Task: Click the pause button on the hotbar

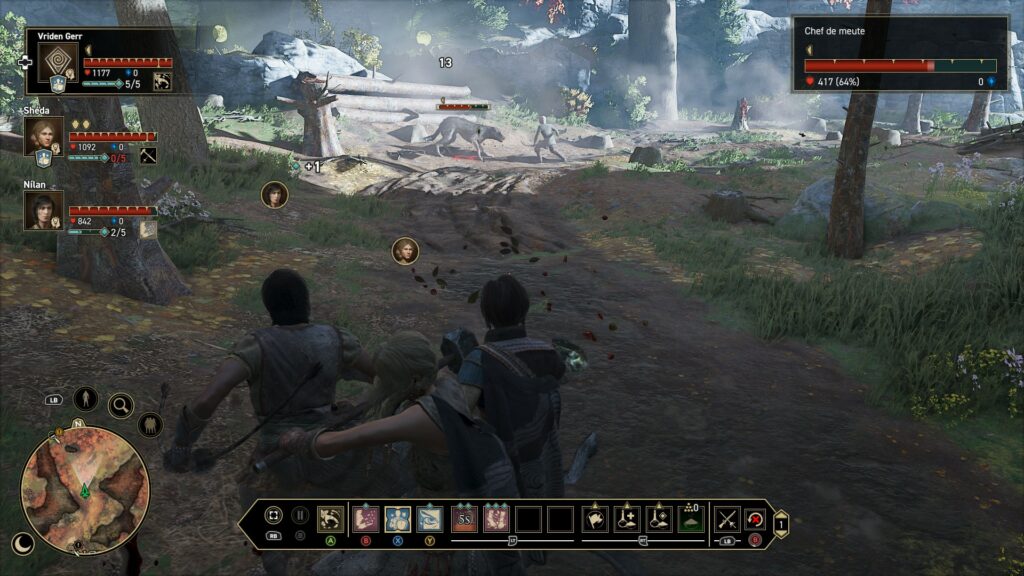Action: click(299, 517)
